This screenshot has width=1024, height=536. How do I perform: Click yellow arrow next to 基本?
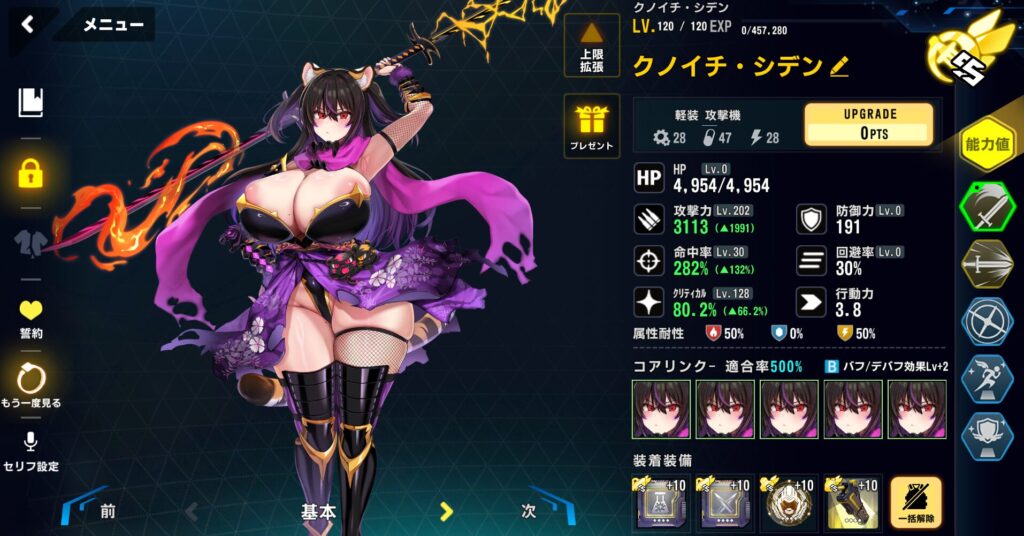click(447, 512)
